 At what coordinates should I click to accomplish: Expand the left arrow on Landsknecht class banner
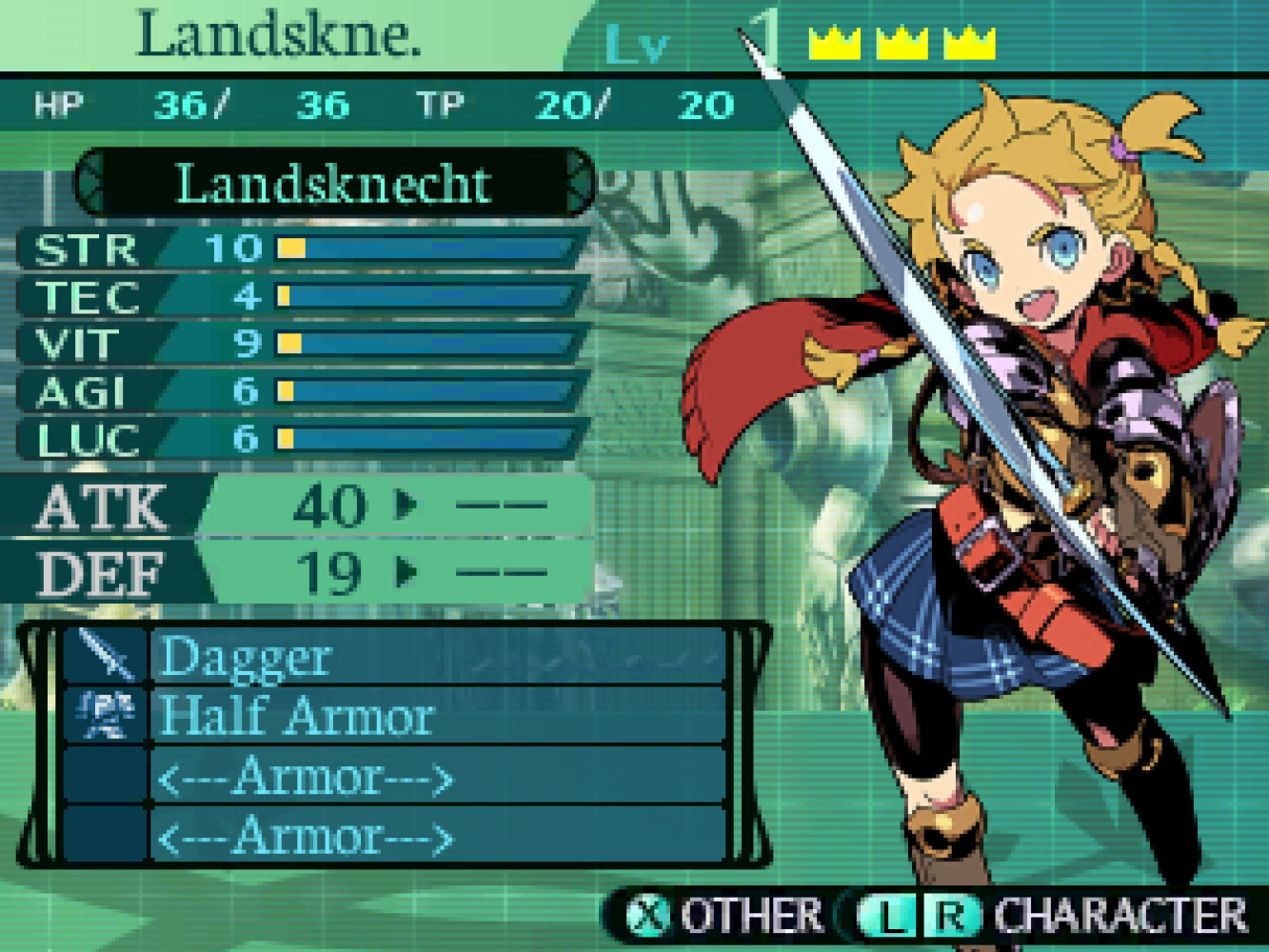93,185
